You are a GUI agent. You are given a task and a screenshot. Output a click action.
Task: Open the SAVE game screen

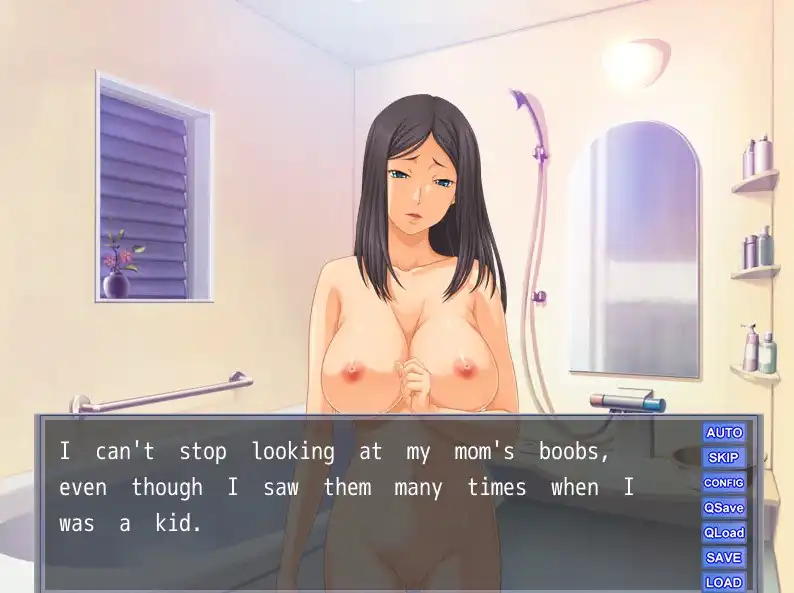click(x=724, y=557)
